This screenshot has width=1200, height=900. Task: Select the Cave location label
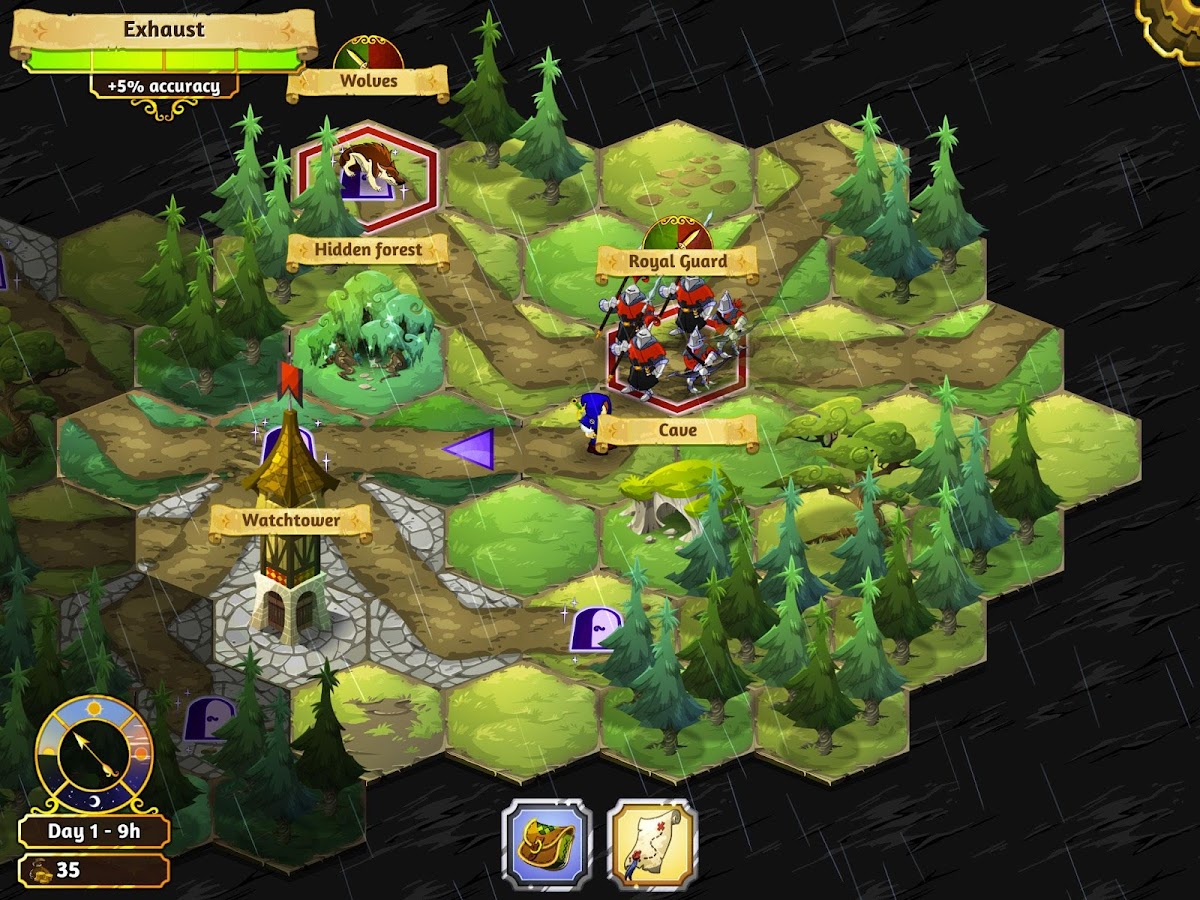(x=677, y=431)
